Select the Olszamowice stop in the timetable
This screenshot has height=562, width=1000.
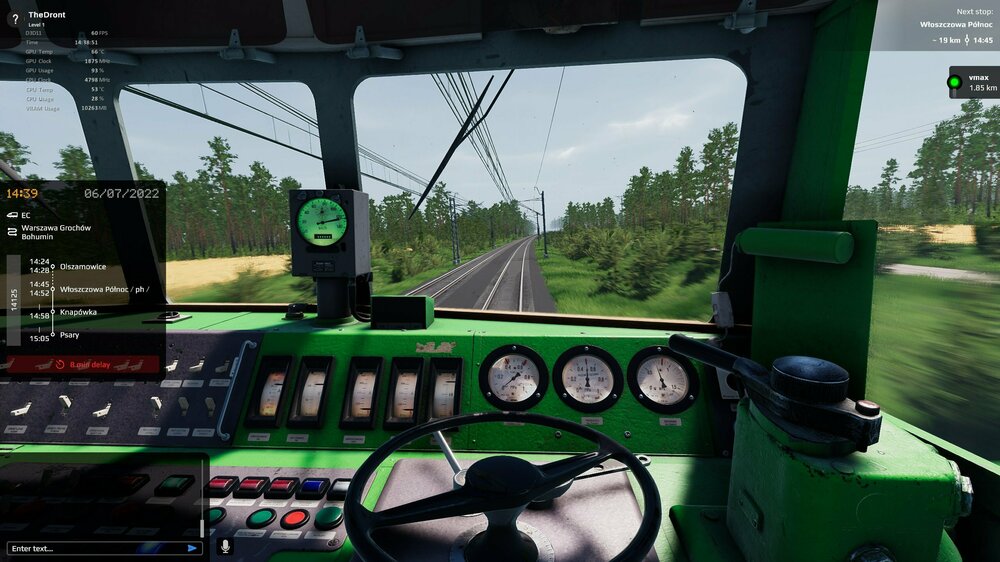click(83, 266)
